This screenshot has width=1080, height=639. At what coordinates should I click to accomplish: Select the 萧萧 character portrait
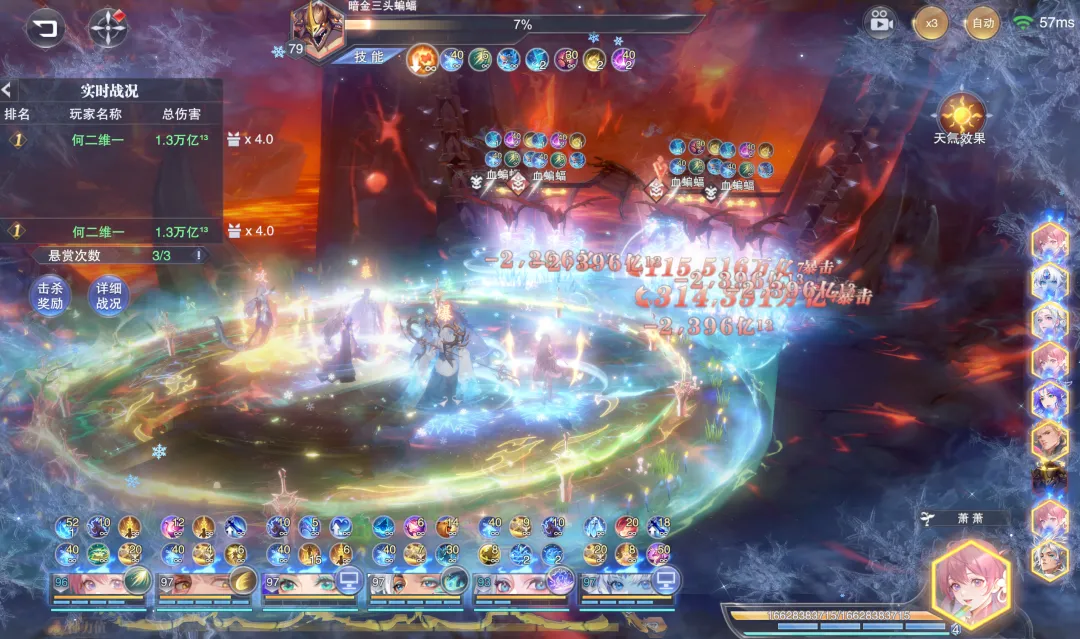click(x=970, y=583)
